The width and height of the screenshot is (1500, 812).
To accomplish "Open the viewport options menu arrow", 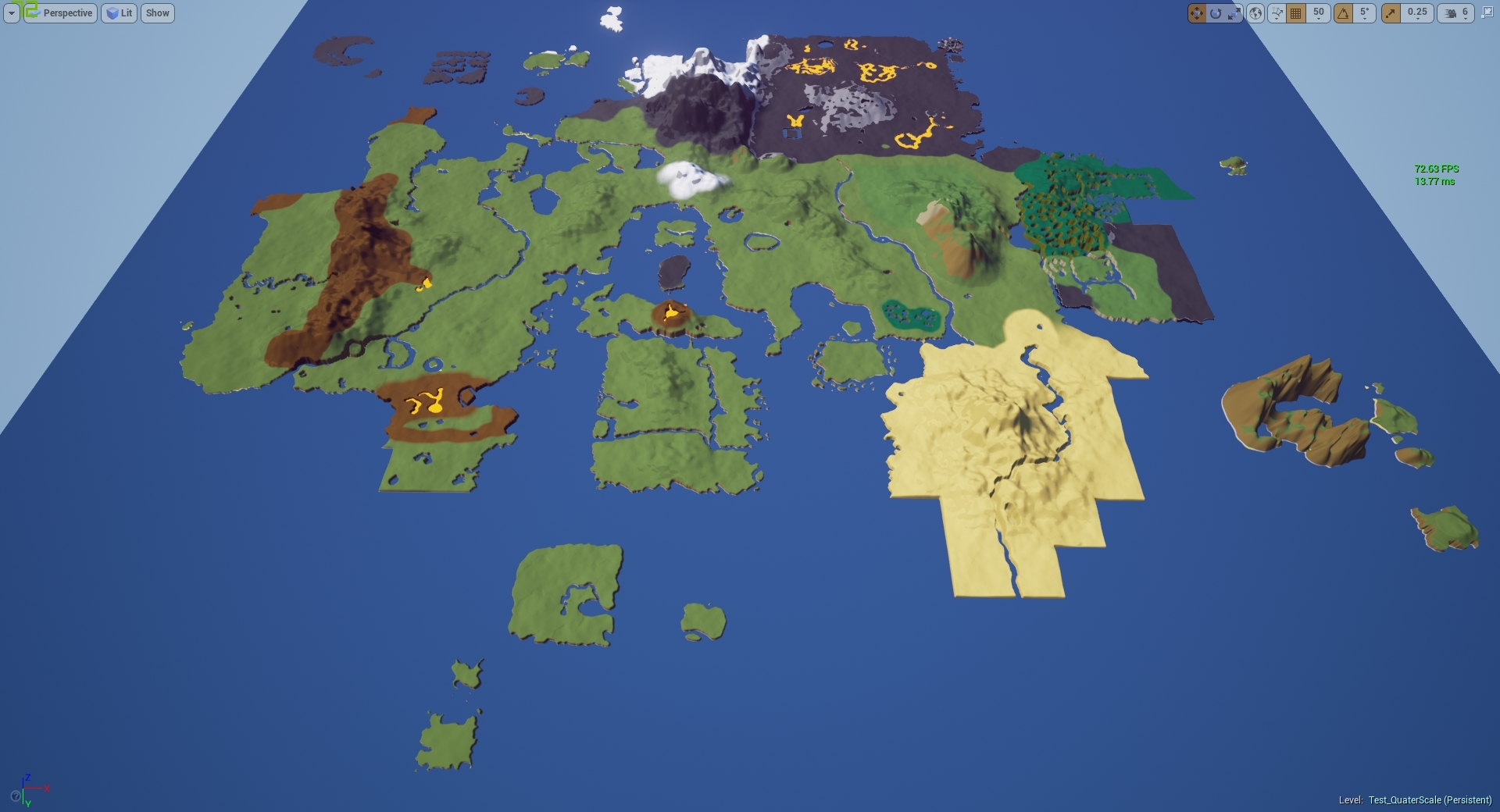I will point(11,13).
